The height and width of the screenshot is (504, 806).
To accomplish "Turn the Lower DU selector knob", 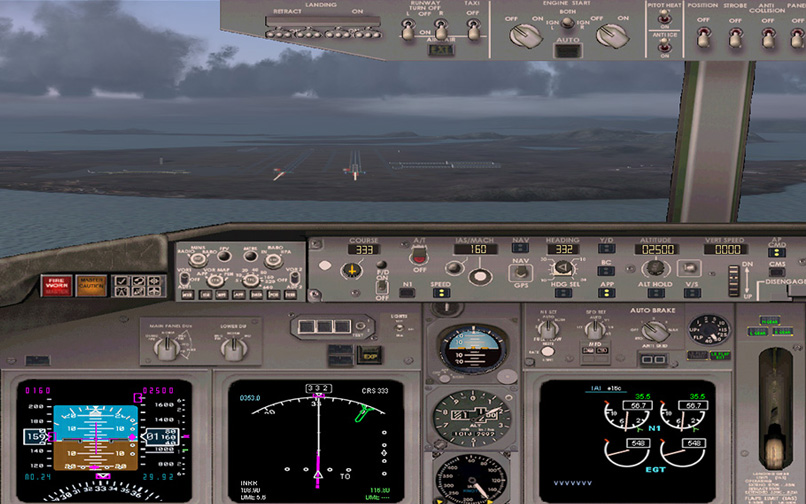I will tap(233, 347).
